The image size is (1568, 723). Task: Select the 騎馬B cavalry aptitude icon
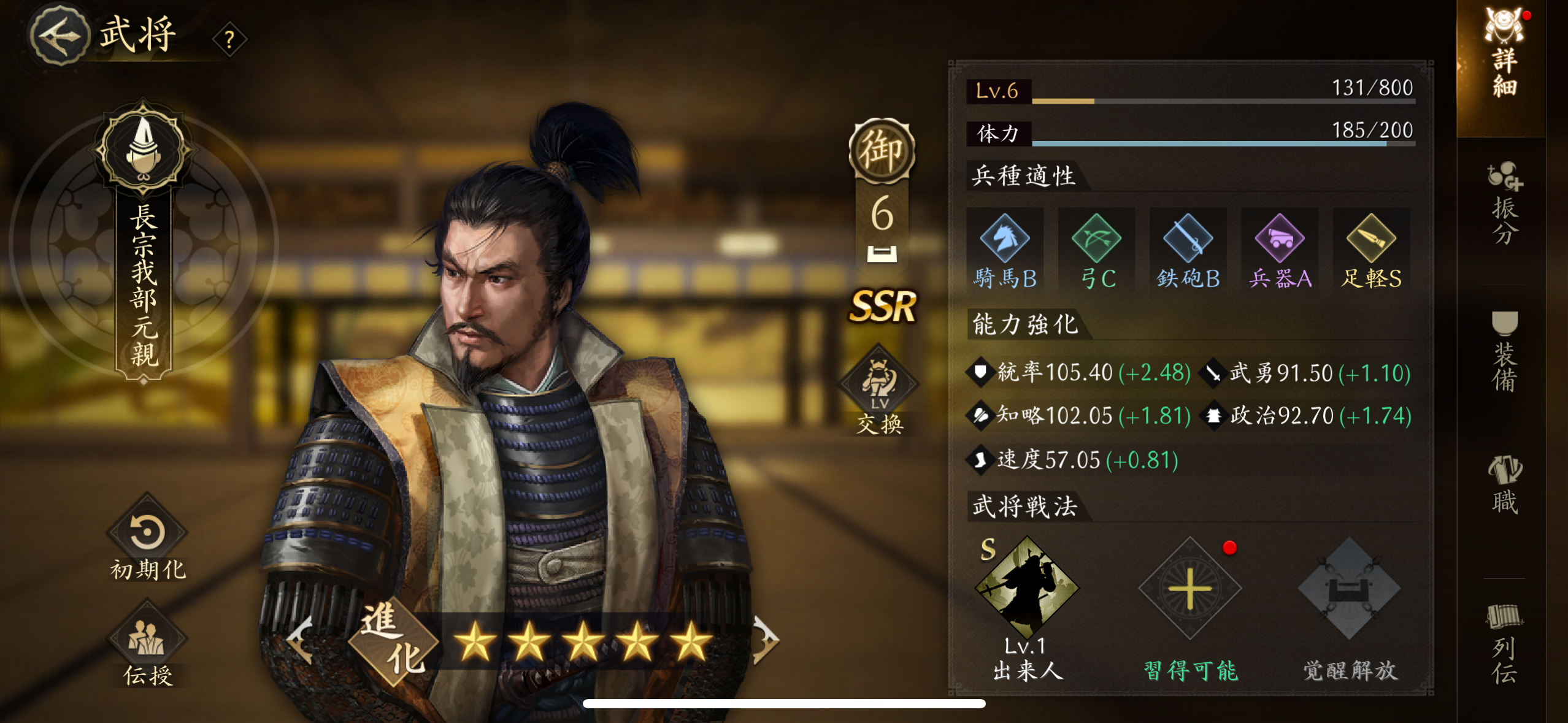1005,250
